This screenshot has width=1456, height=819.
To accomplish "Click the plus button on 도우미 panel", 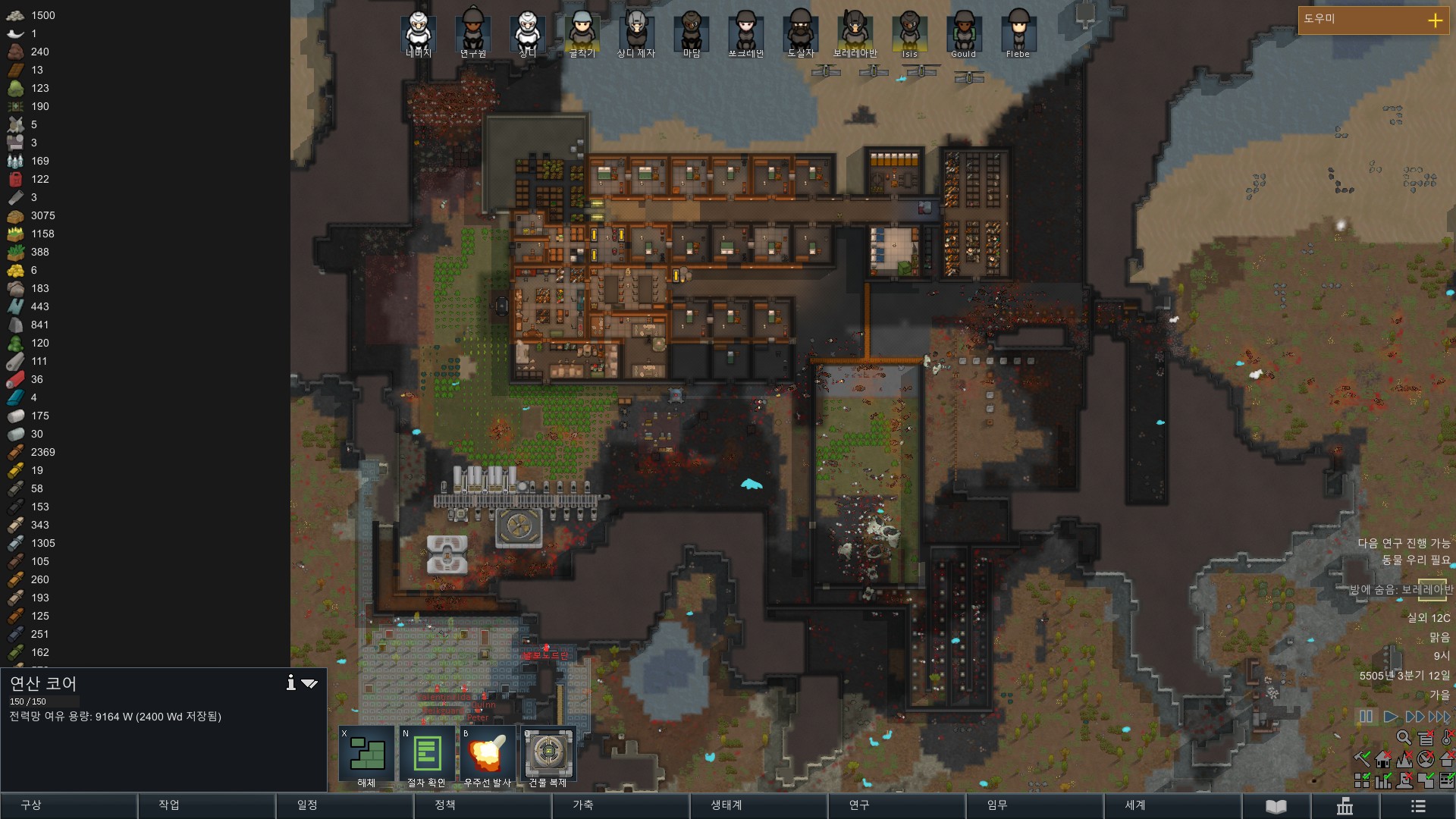I will click(1435, 20).
